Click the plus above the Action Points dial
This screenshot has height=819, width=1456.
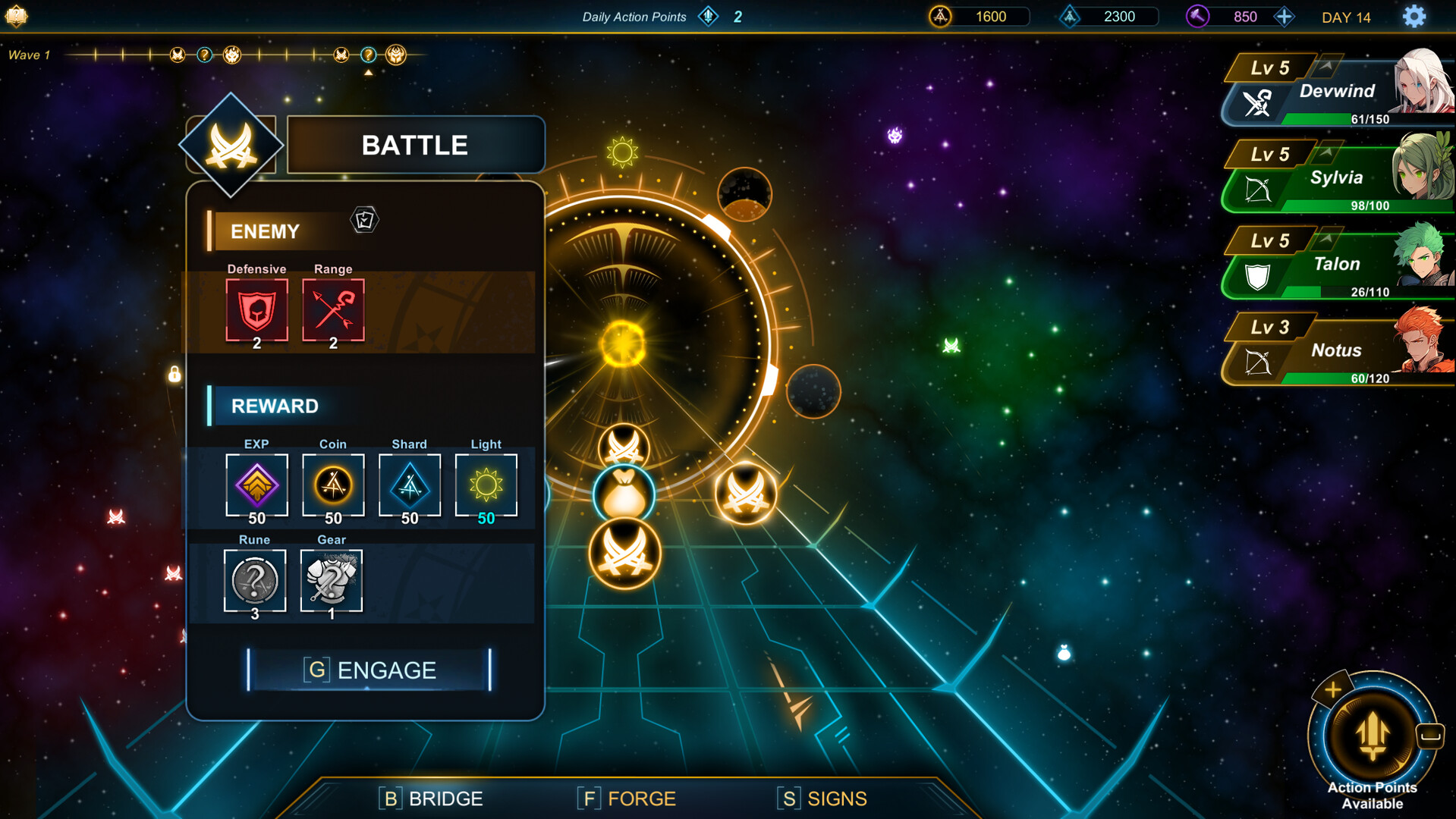1333,690
